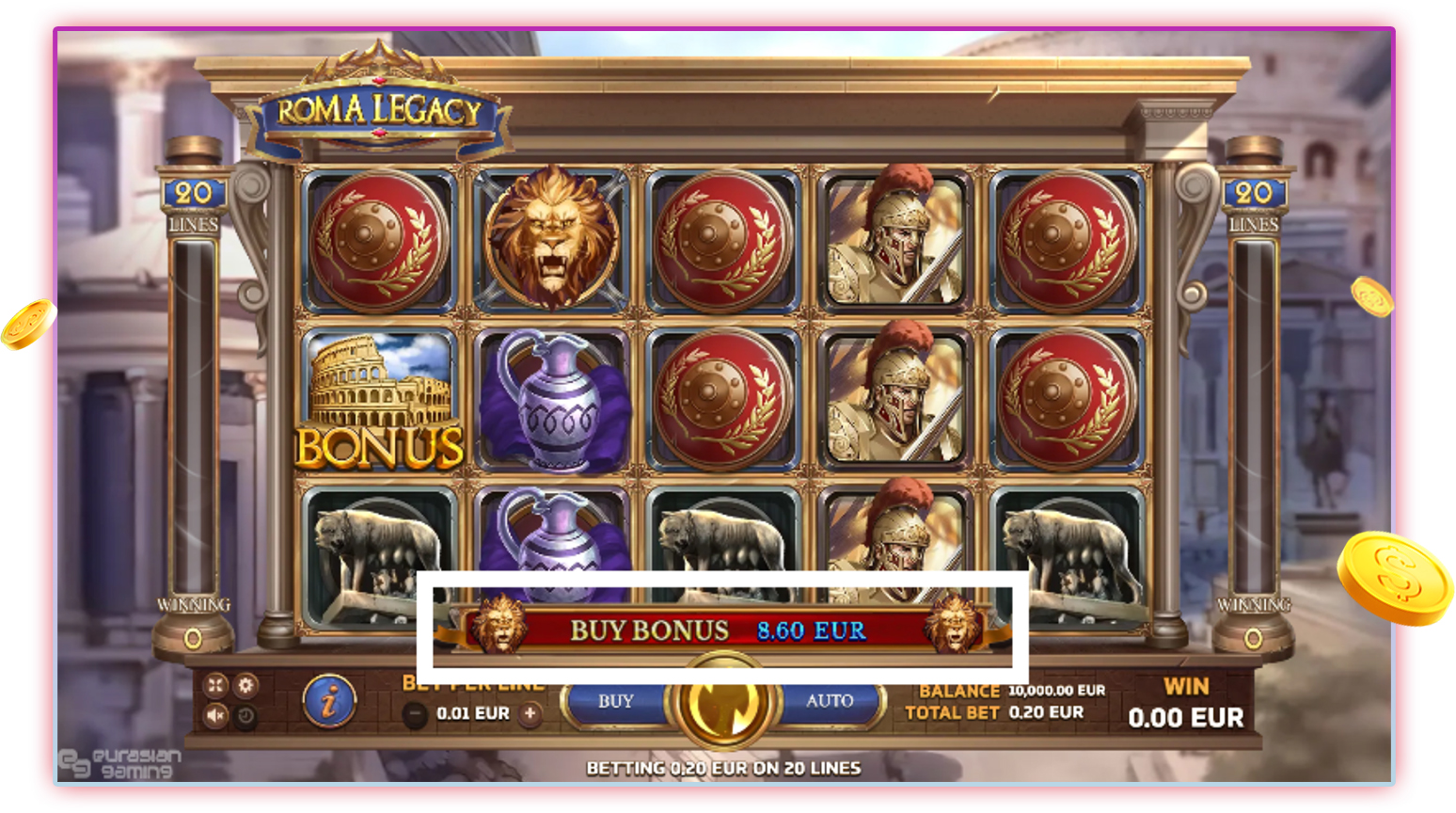Image resolution: width=1456 pixels, height=813 pixels.
Task: Decrease bet per line with the minus button
Action: coord(413,712)
